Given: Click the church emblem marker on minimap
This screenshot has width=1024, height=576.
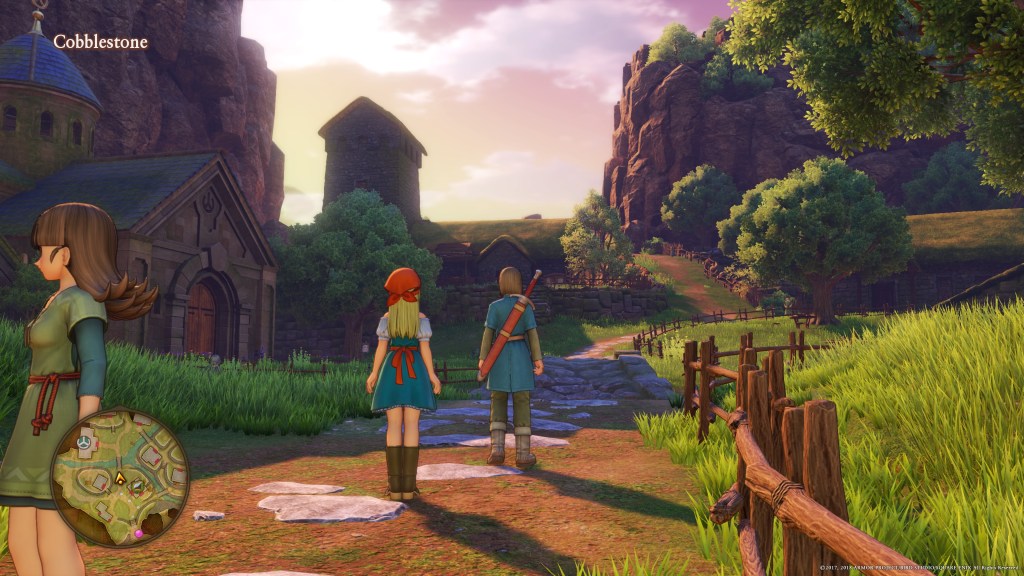Looking at the screenshot, I should click(85, 440).
